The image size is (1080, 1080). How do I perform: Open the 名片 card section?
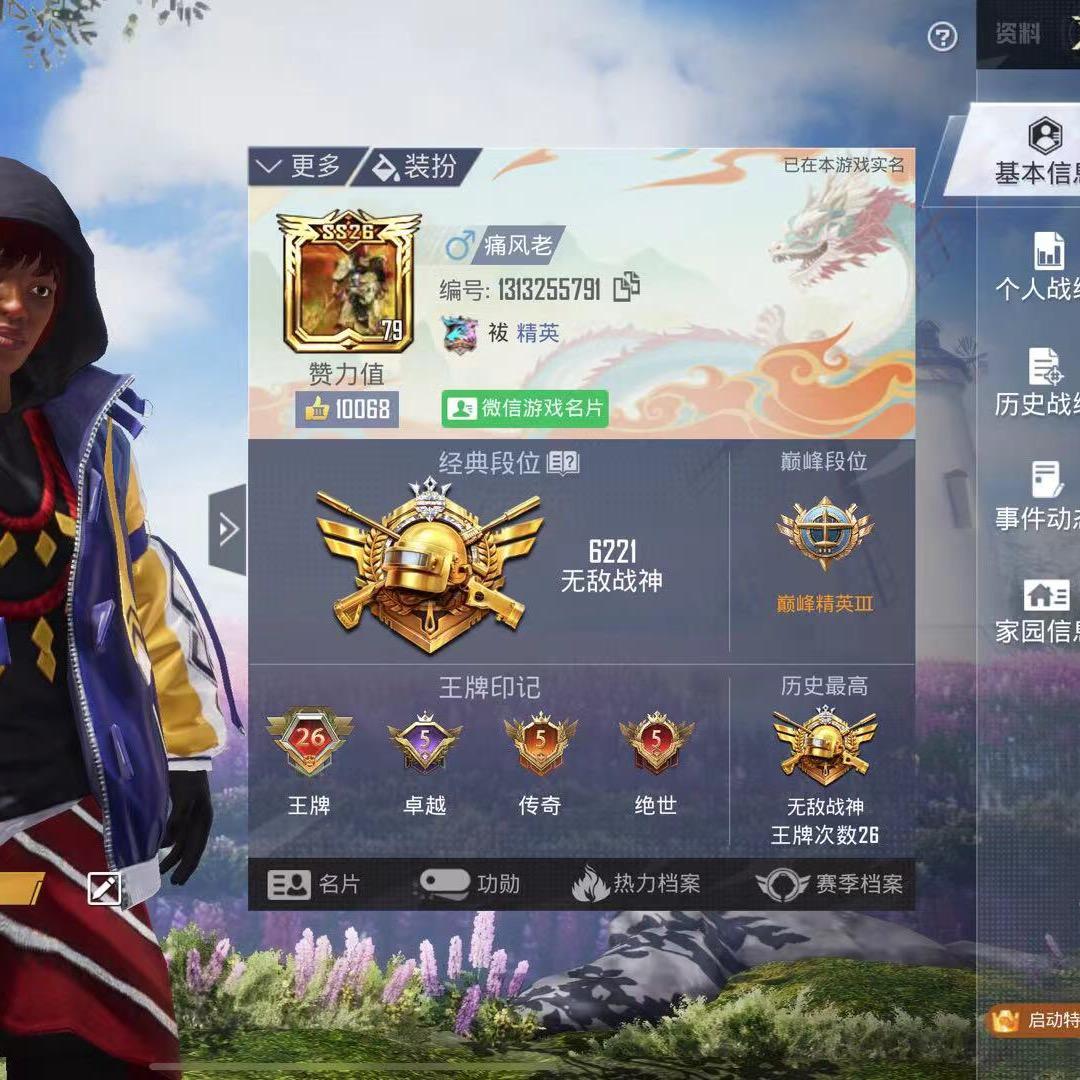click(x=314, y=884)
